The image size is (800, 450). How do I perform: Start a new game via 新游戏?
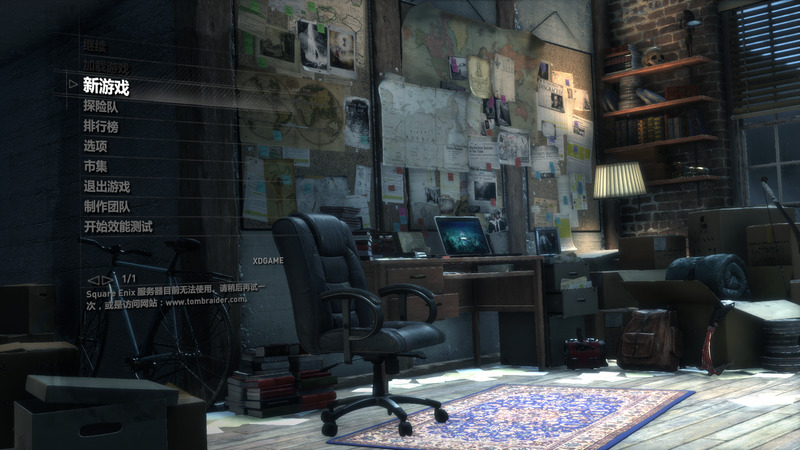(106, 87)
